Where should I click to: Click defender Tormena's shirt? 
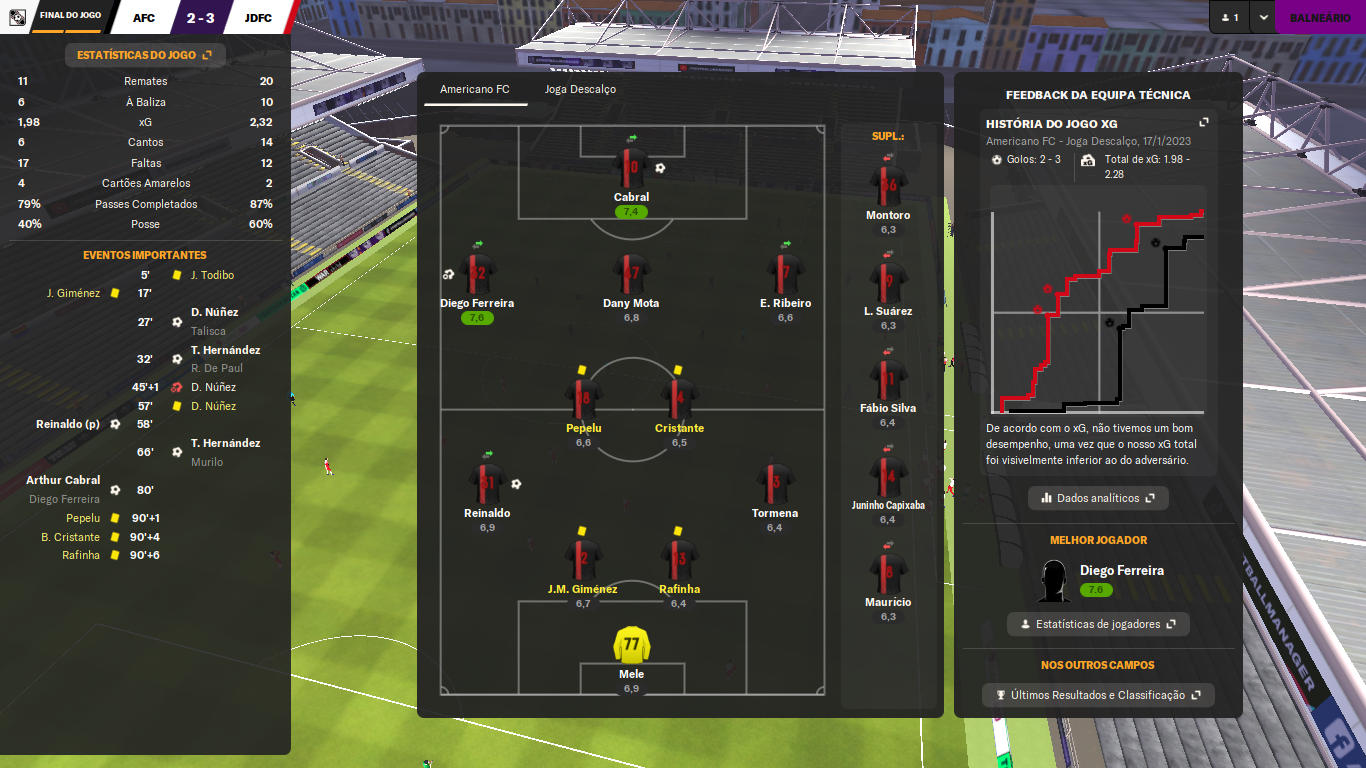click(x=775, y=483)
